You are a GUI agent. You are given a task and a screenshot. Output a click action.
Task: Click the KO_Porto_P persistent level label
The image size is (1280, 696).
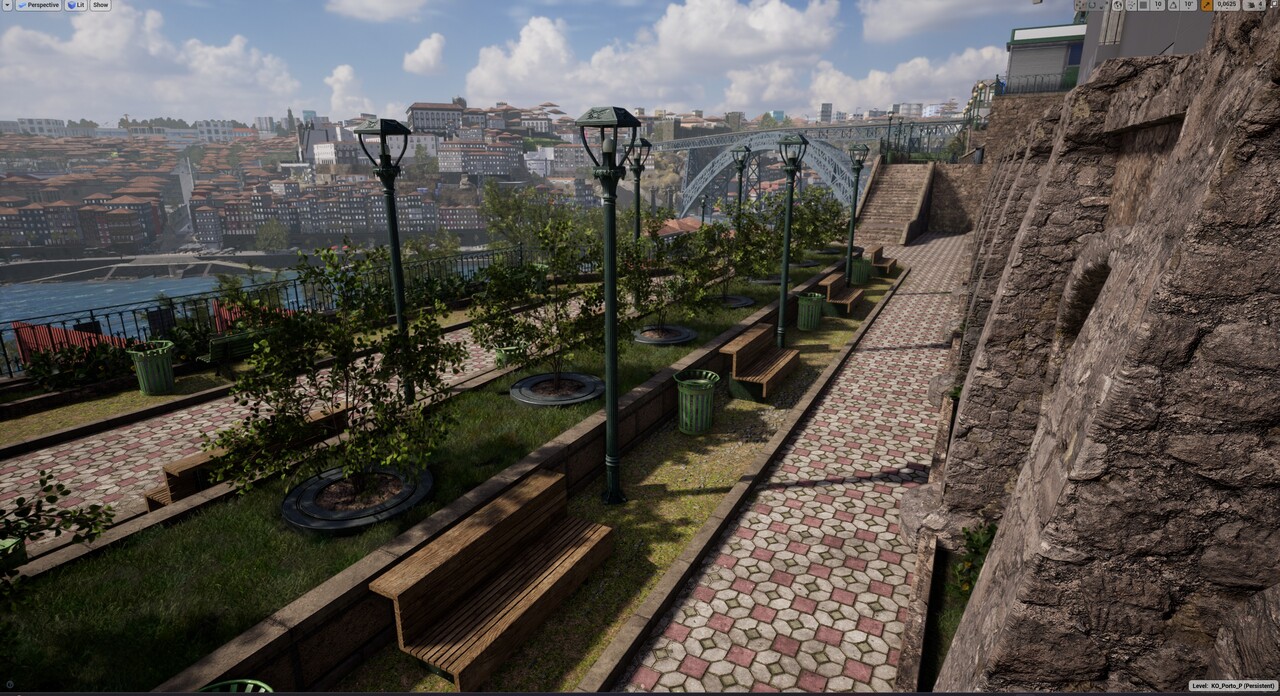1233,686
